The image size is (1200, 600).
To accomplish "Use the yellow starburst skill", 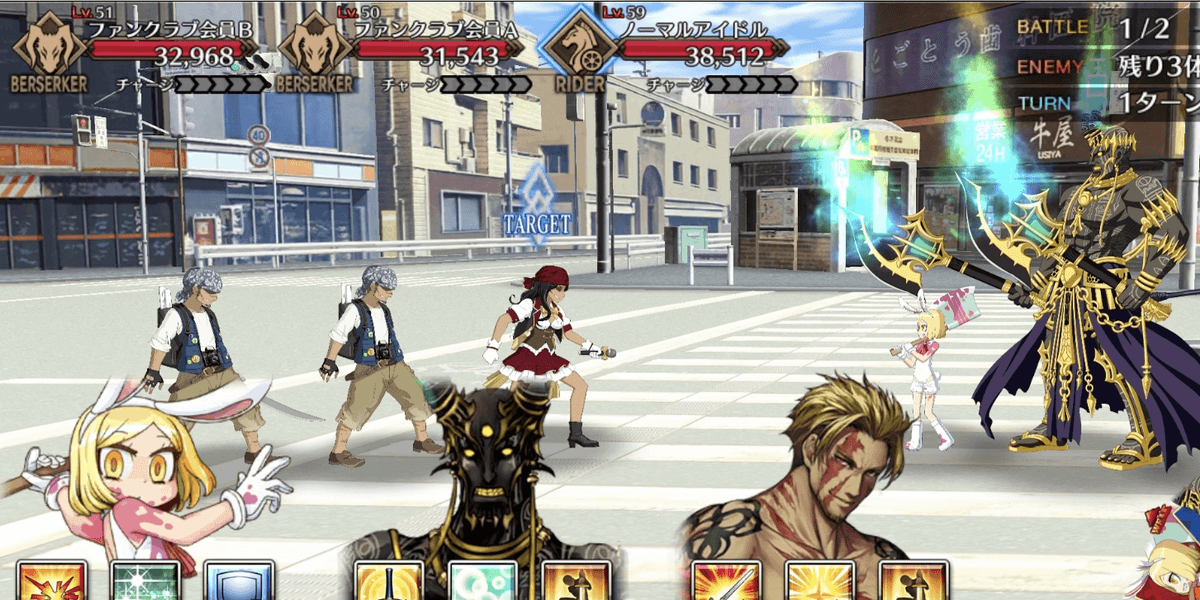I will tap(820, 582).
